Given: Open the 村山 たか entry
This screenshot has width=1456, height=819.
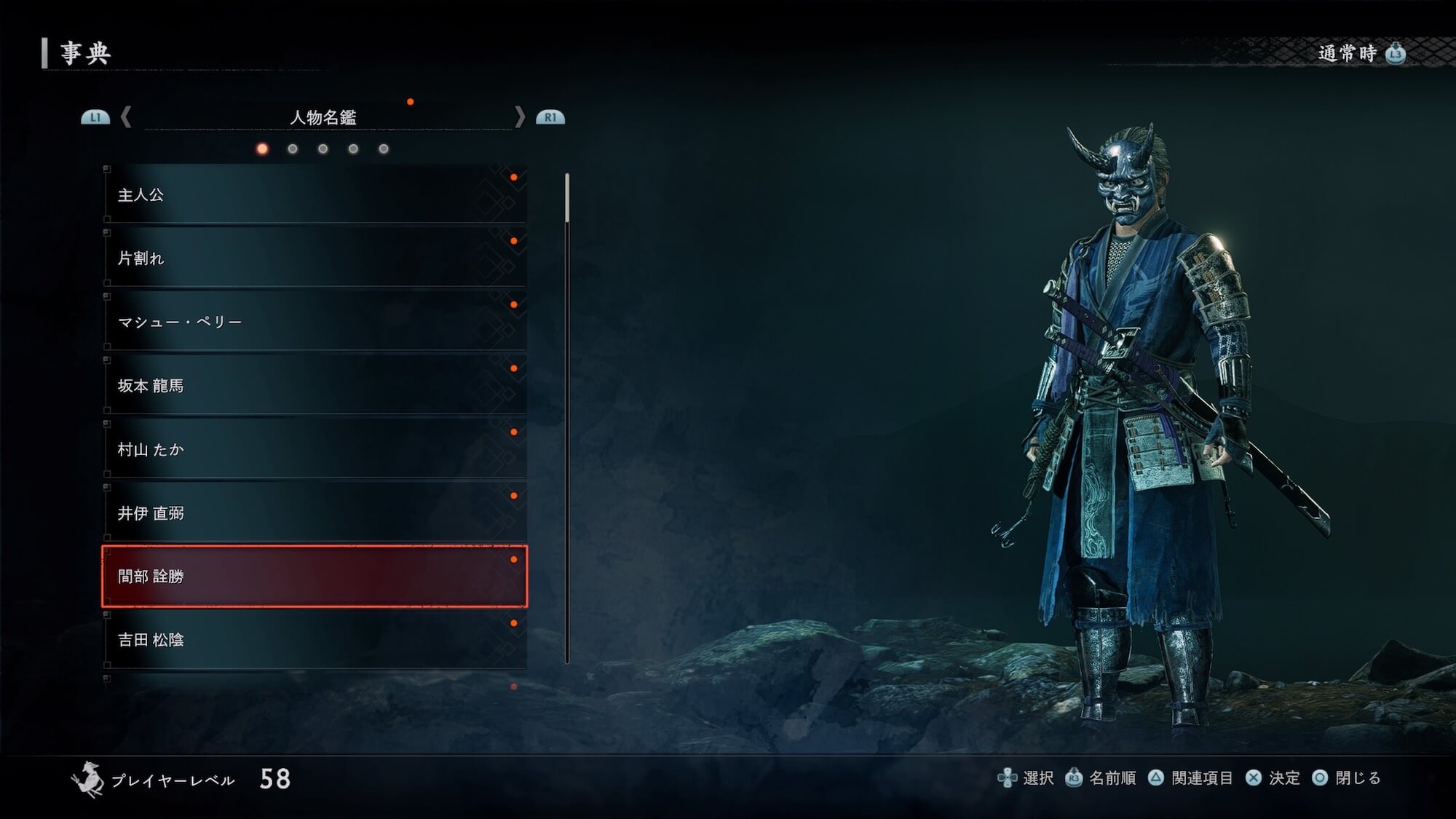Looking at the screenshot, I should click(314, 449).
